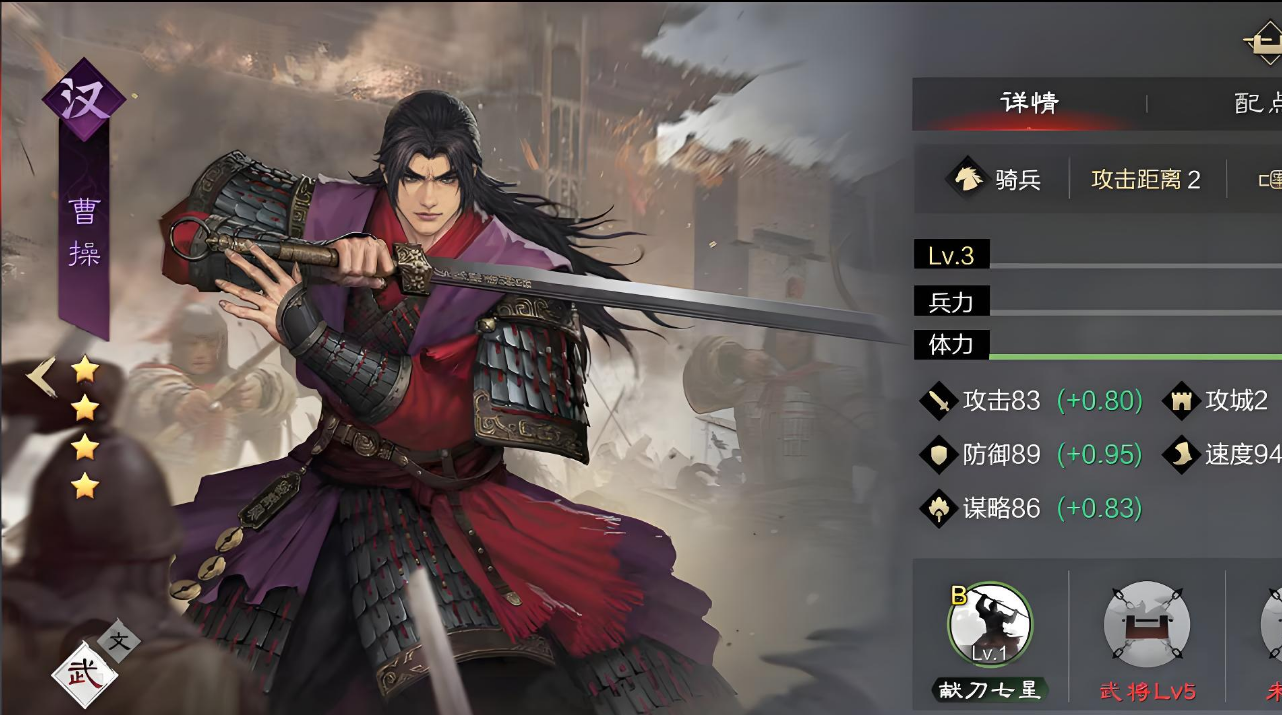Tap the locked 武将Lv5 skill slot
1282x715 pixels.
(1146, 625)
